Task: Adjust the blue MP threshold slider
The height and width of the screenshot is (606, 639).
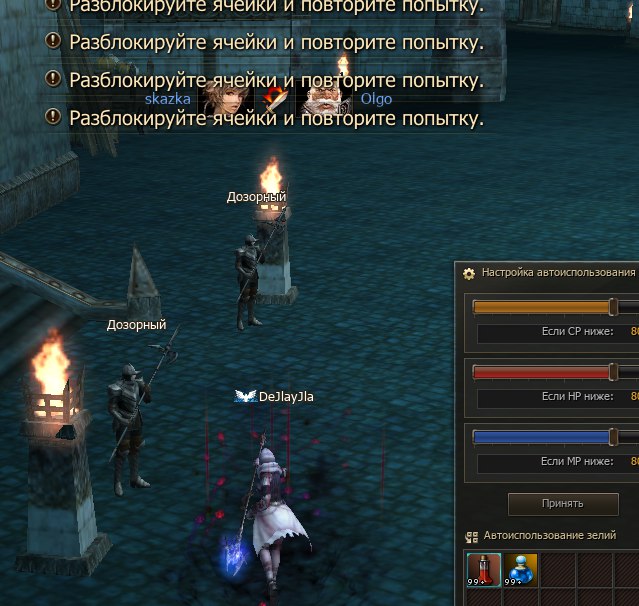Action: pos(614,437)
